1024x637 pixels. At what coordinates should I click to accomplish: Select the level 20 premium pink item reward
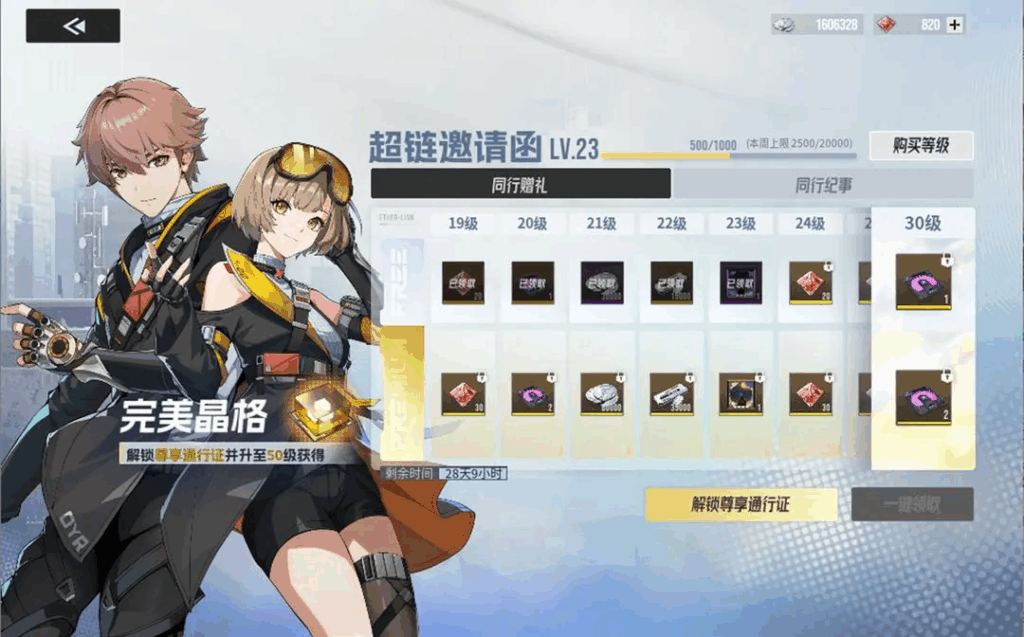(533, 394)
